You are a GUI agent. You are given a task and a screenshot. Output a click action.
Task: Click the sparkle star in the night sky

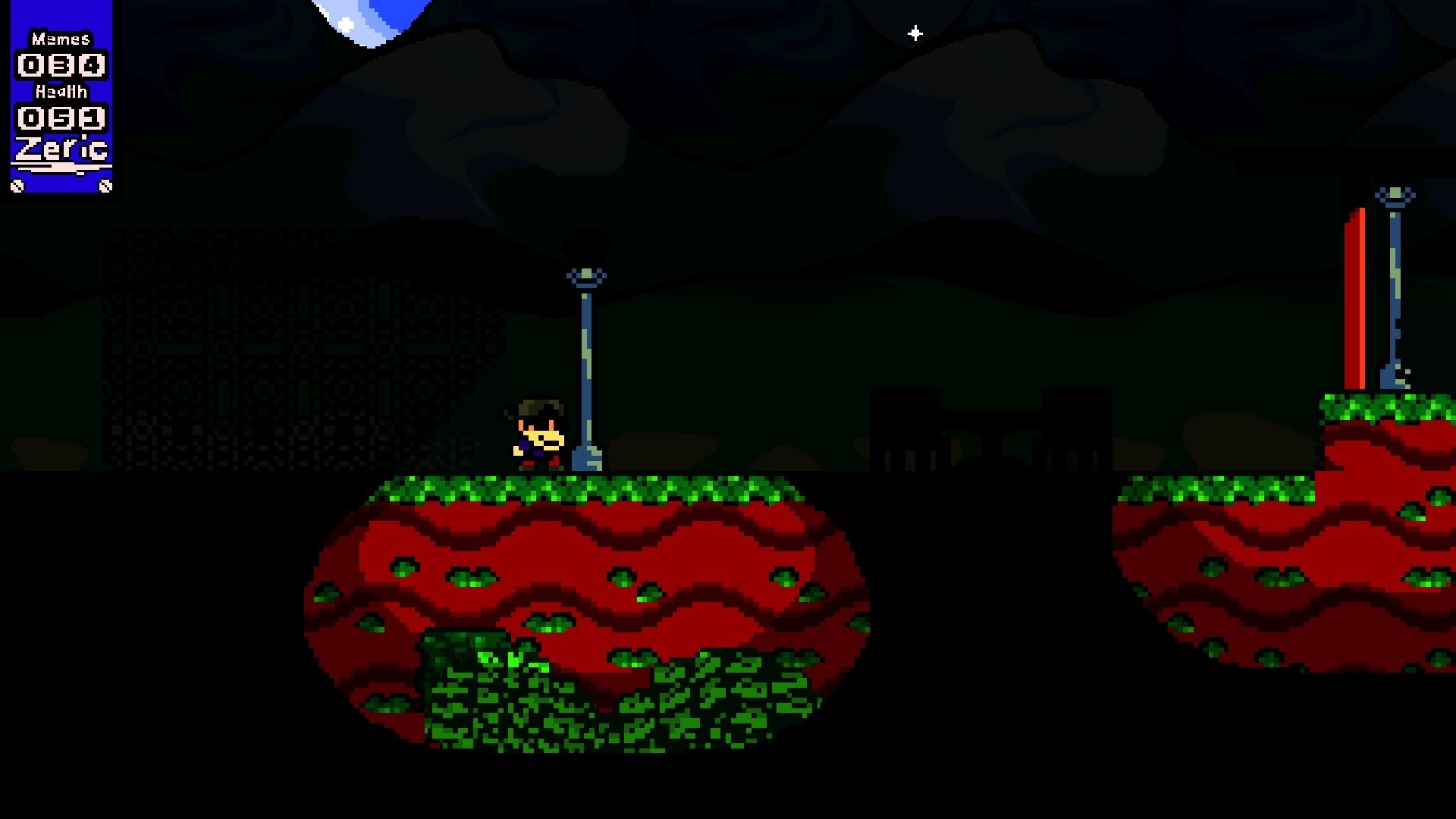[x=915, y=32]
